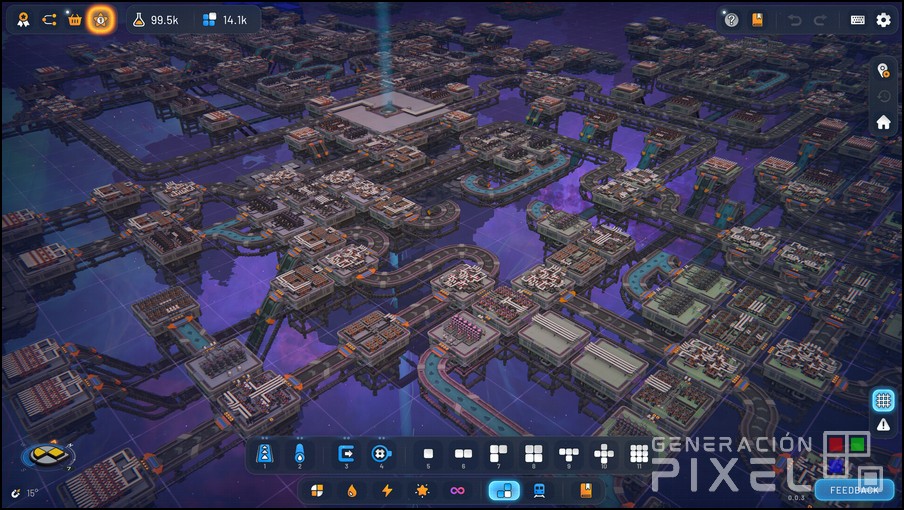Open the map waypoint marker button
The image size is (904, 510).
(x=883, y=70)
